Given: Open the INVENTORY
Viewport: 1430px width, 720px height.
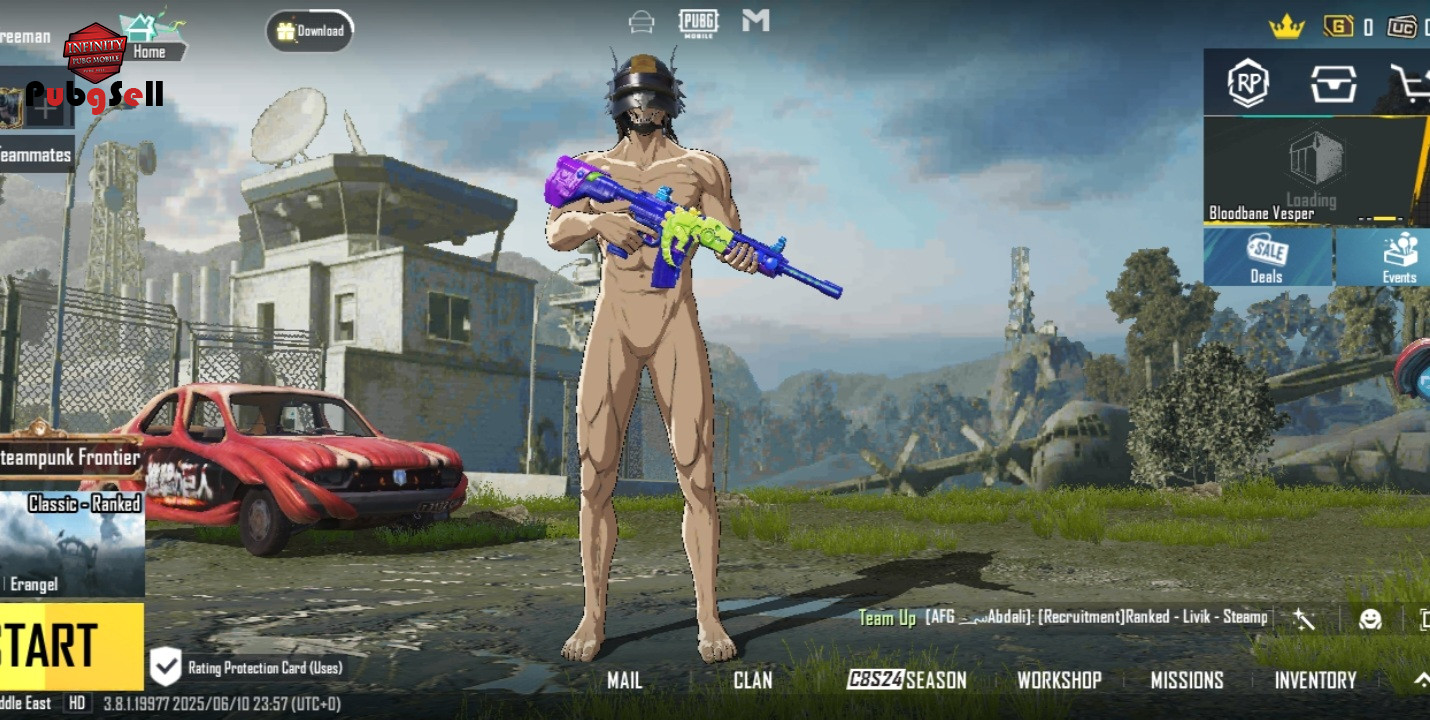Looking at the screenshot, I should coord(1315,681).
